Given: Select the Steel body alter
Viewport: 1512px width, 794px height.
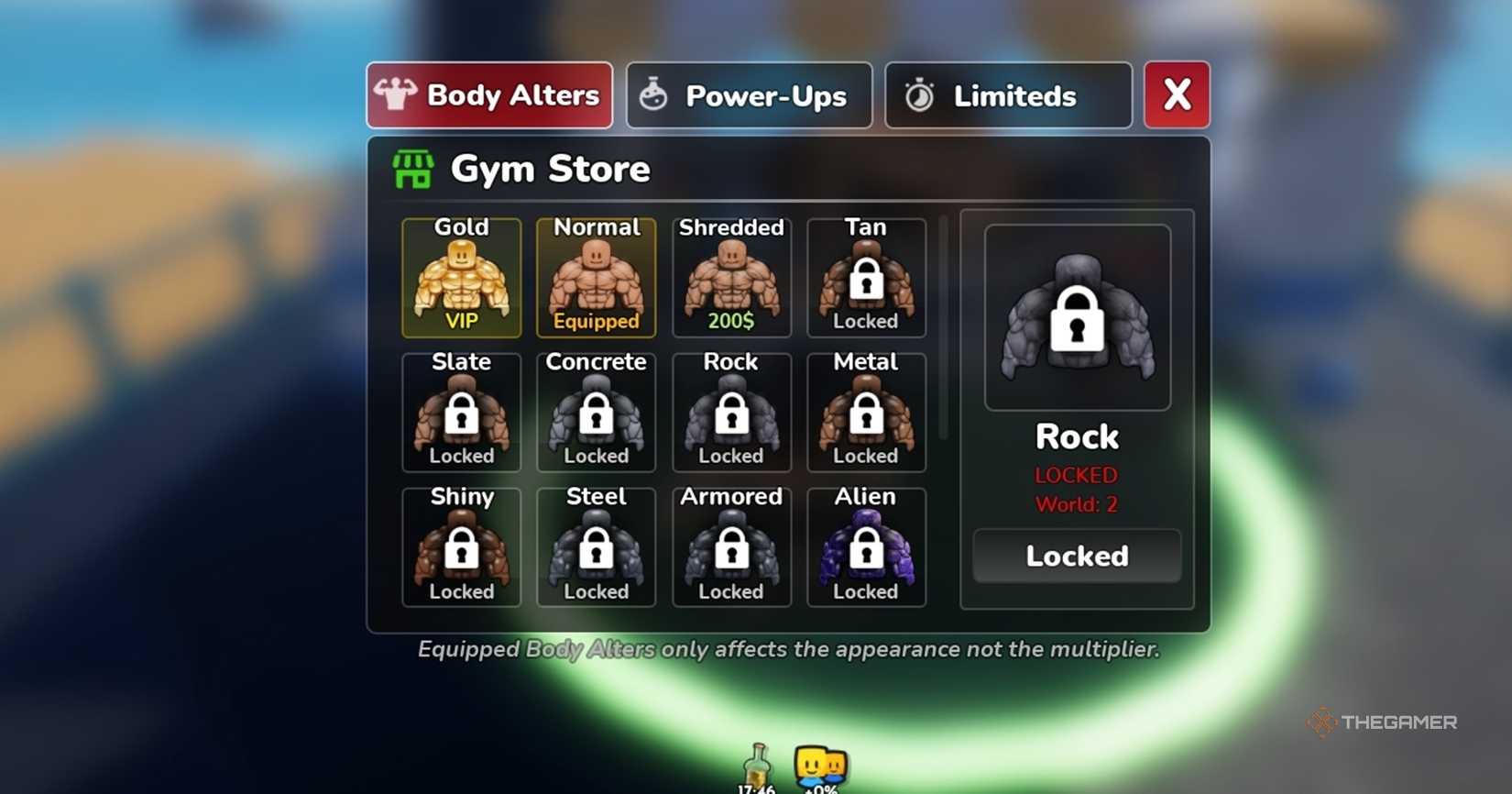Looking at the screenshot, I should click(596, 547).
